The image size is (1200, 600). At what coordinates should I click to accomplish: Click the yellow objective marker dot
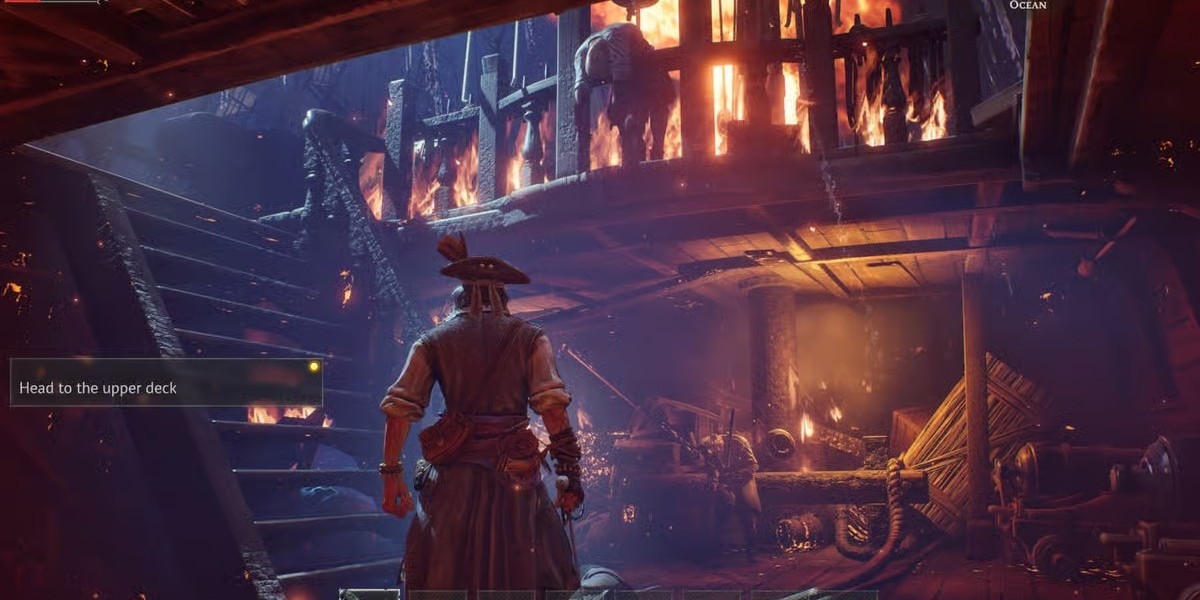coord(313,367)
